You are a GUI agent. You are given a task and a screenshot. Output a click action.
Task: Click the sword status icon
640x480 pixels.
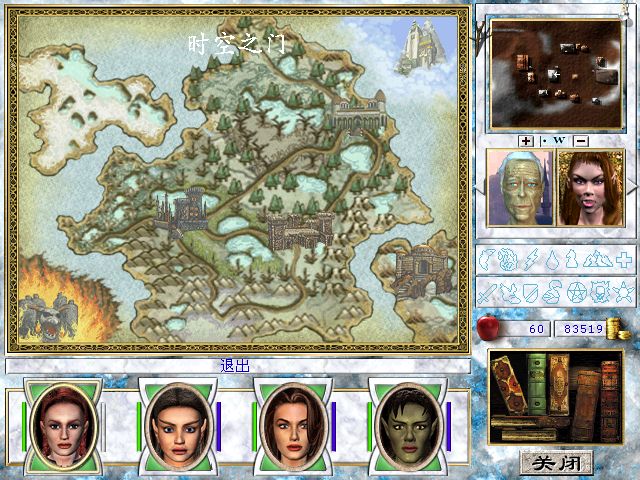pos(488,292)
